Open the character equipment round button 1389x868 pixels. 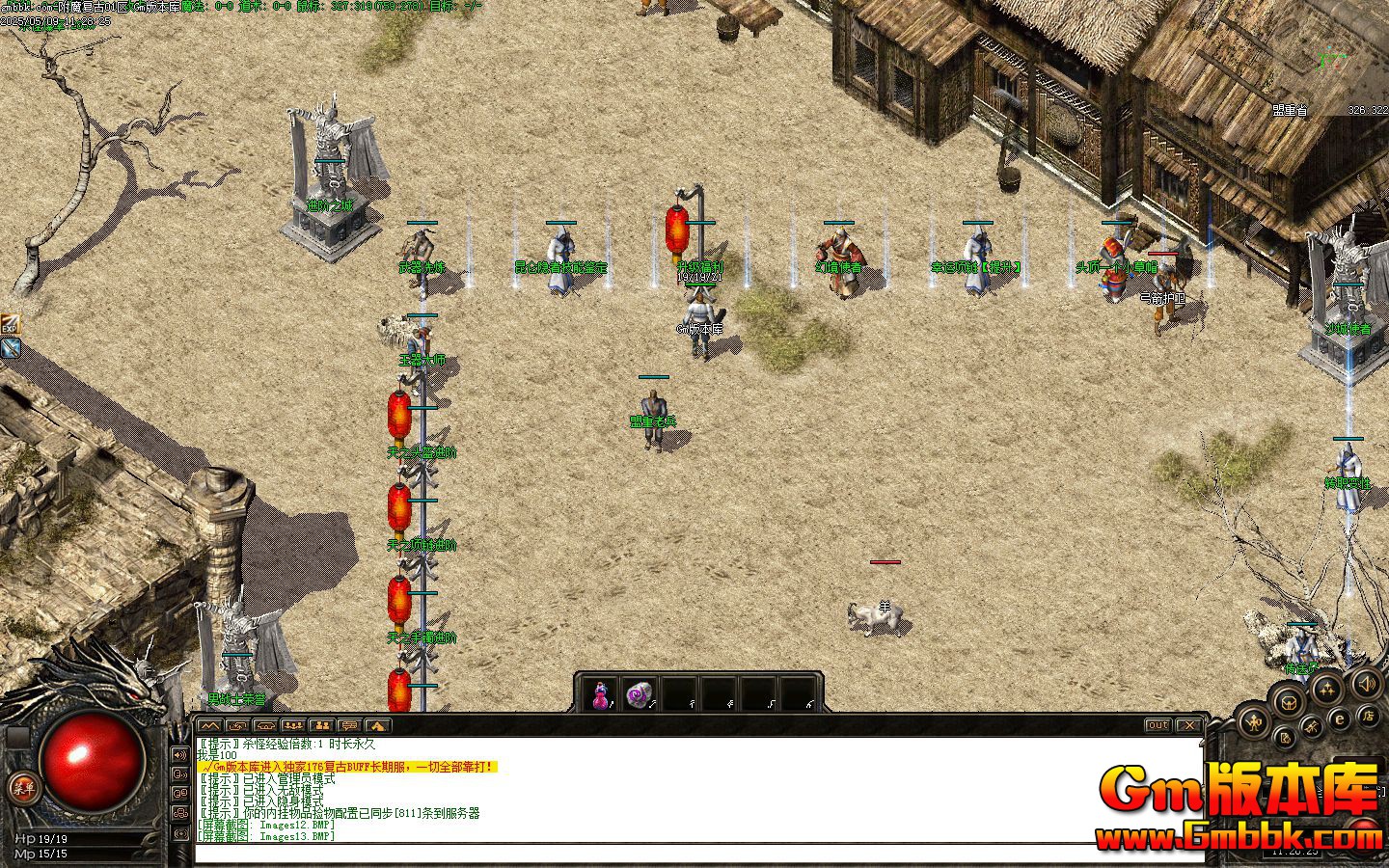[x=1254, y=720]
